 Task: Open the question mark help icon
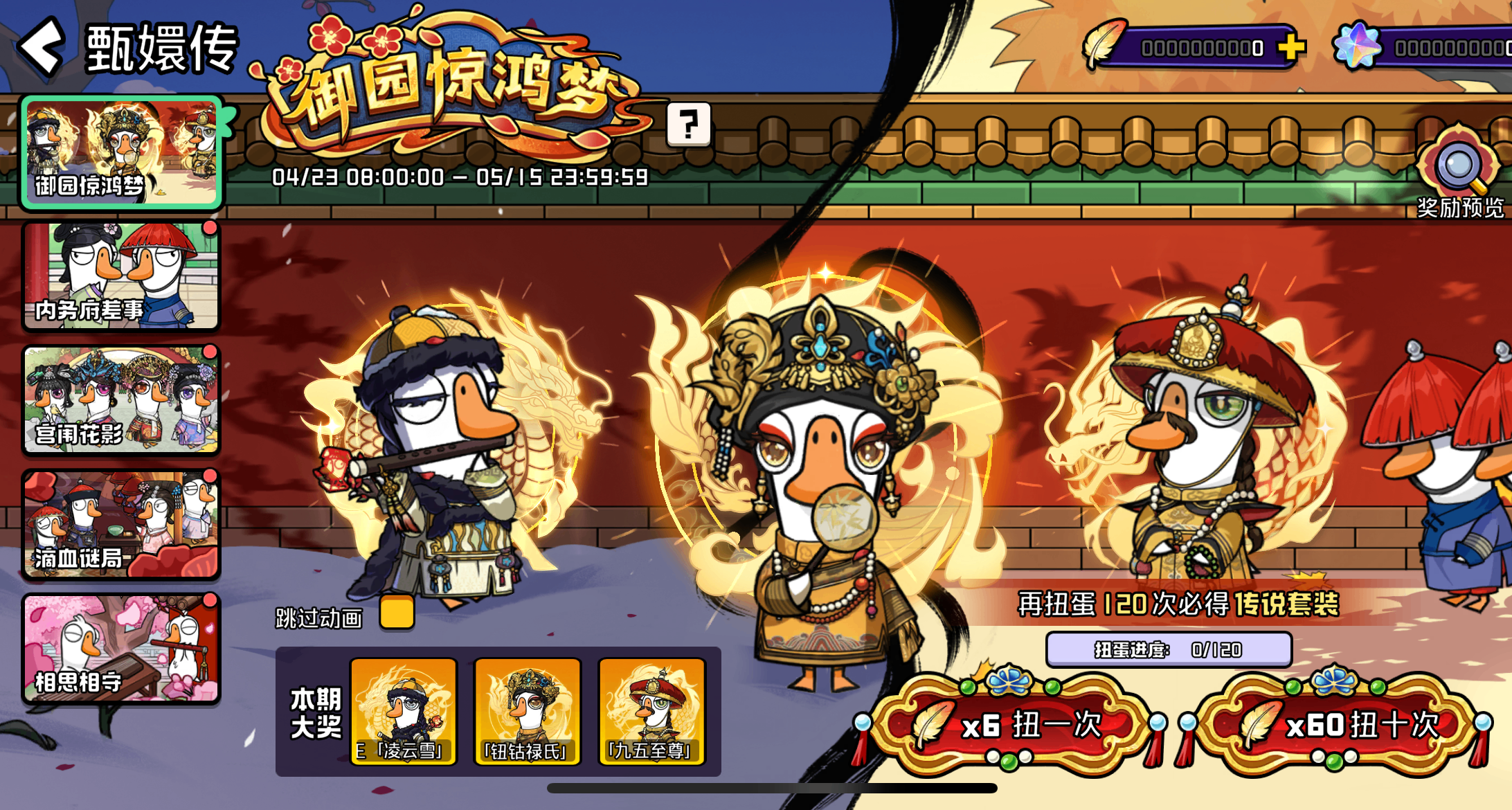coord(690,125)
